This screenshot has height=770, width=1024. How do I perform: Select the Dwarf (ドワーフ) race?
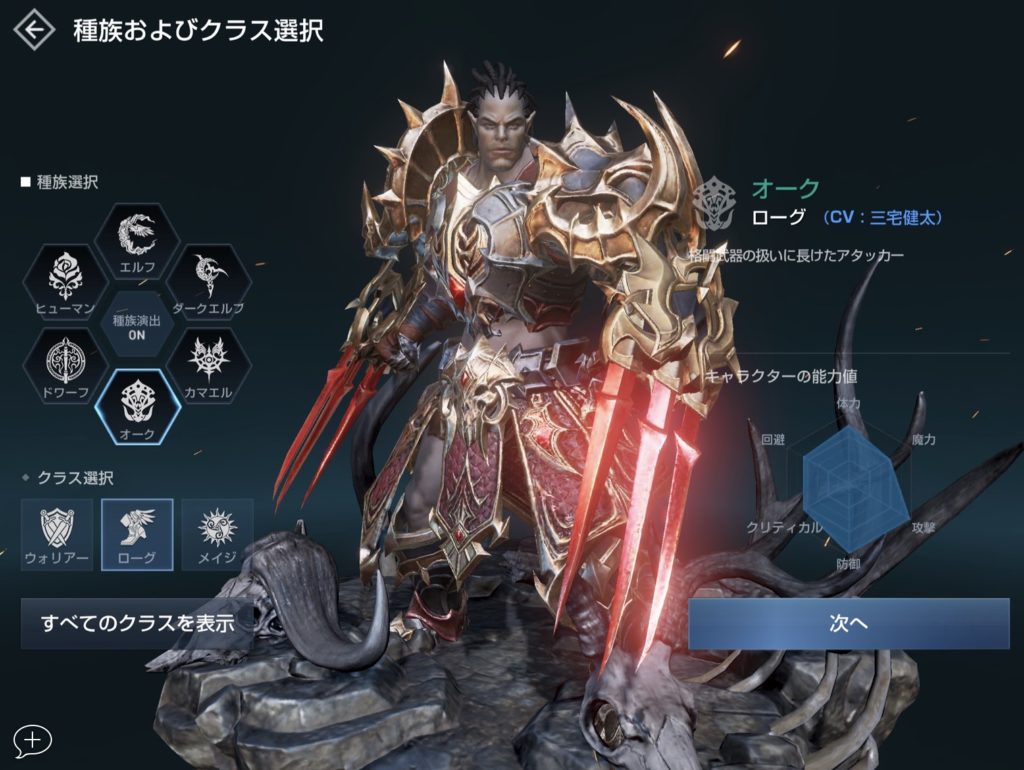click(65, 367)
